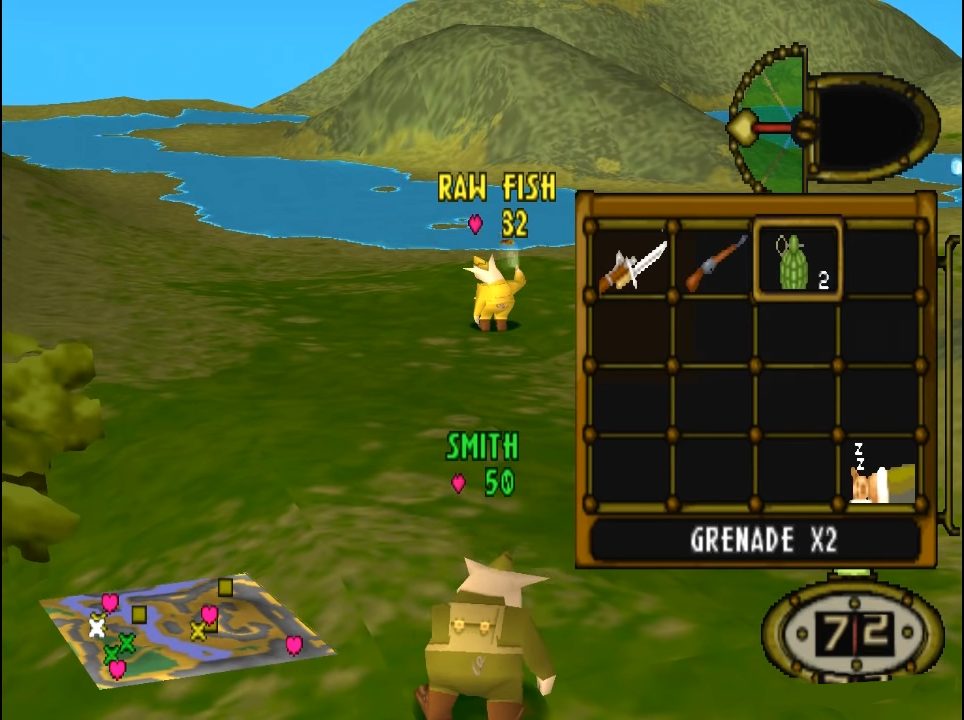
Task: Pick the sleeping pig skip-turn icon
Action: 880,474
